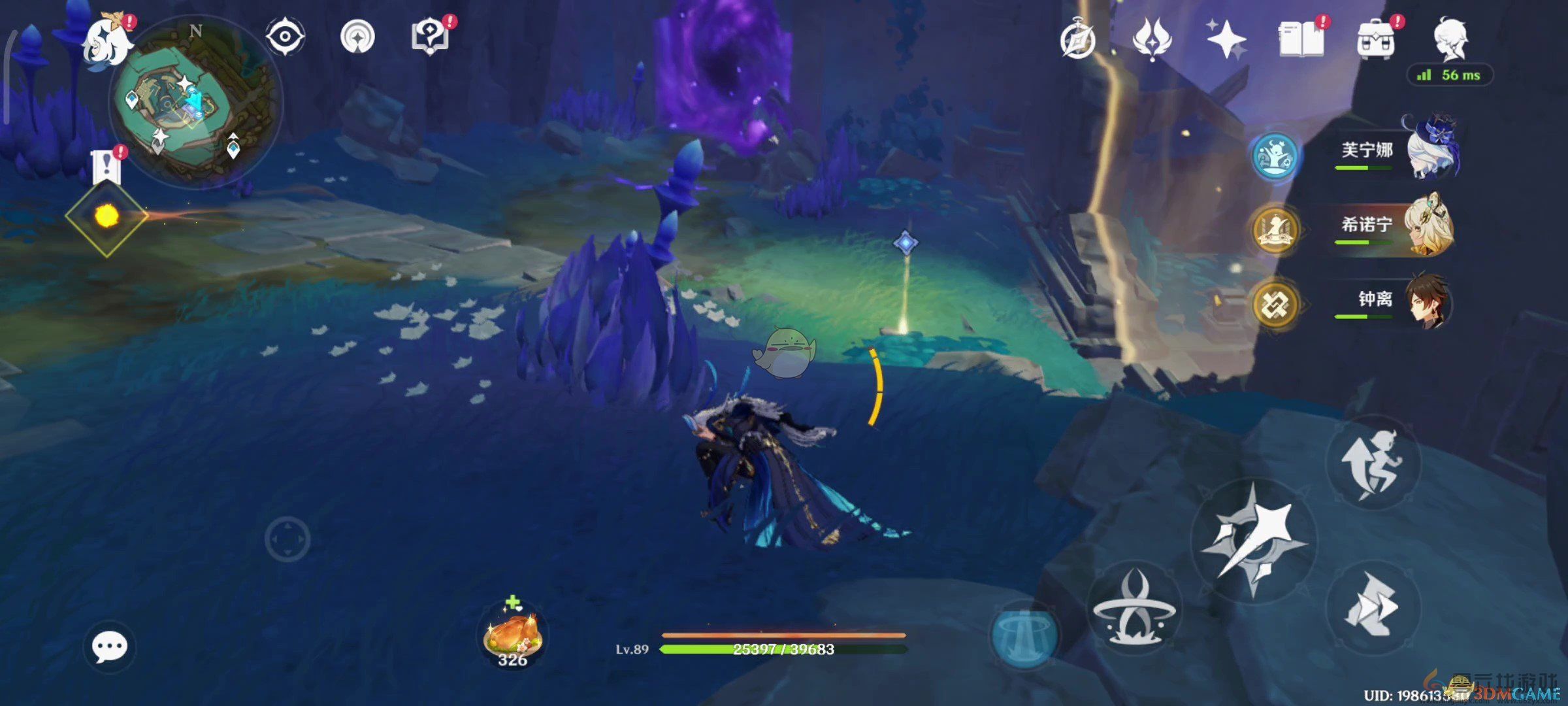The image size is (1568, 706).
Task: Open the battle pass winged icon
Action: click(1152, 39)
